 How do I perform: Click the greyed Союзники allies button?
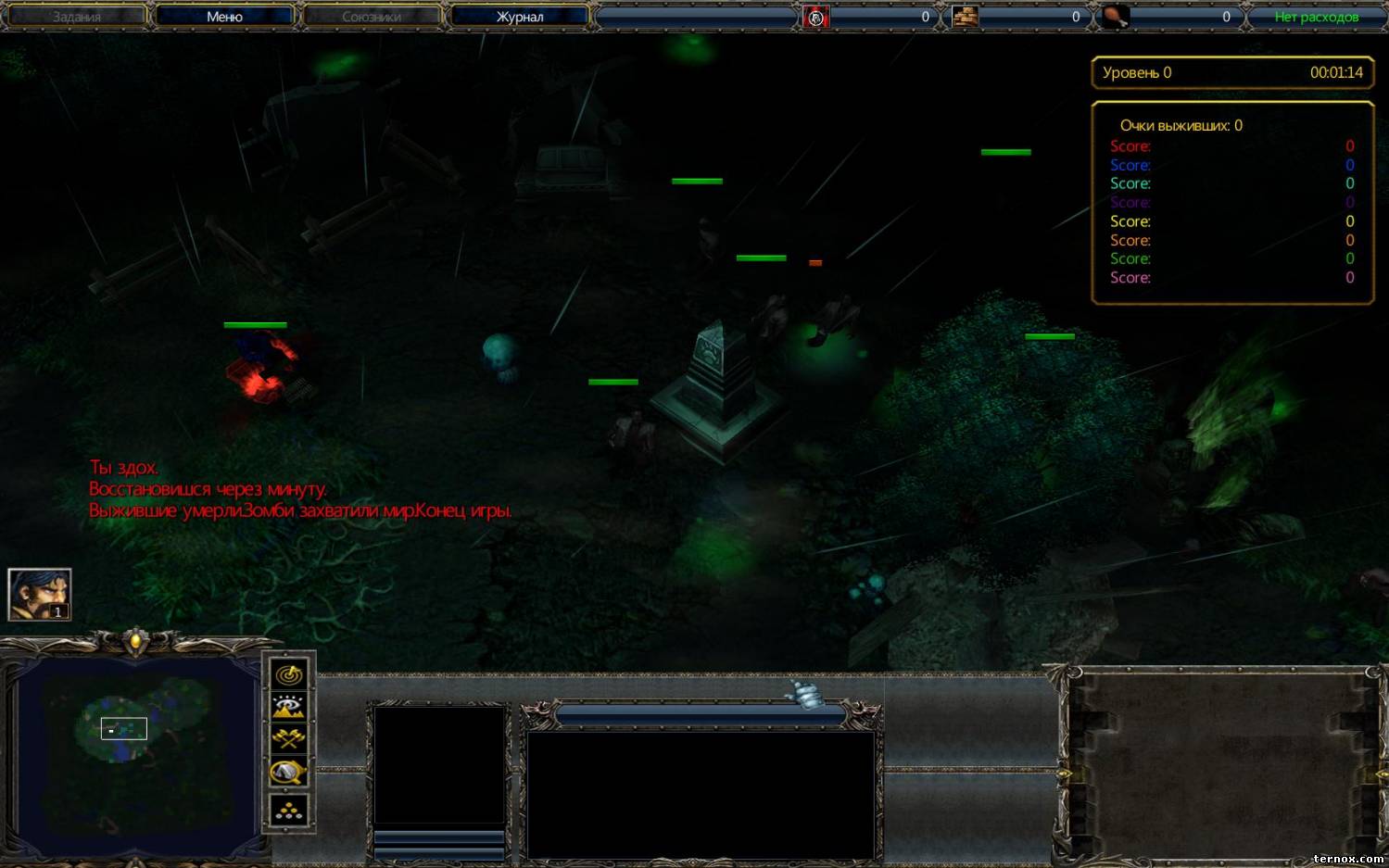(x=372, y=17)
